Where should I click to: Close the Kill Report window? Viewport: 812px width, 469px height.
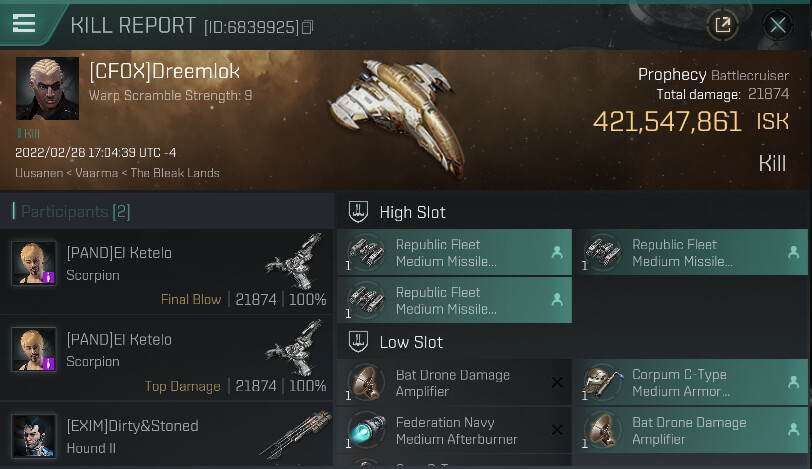coord(777,26)
